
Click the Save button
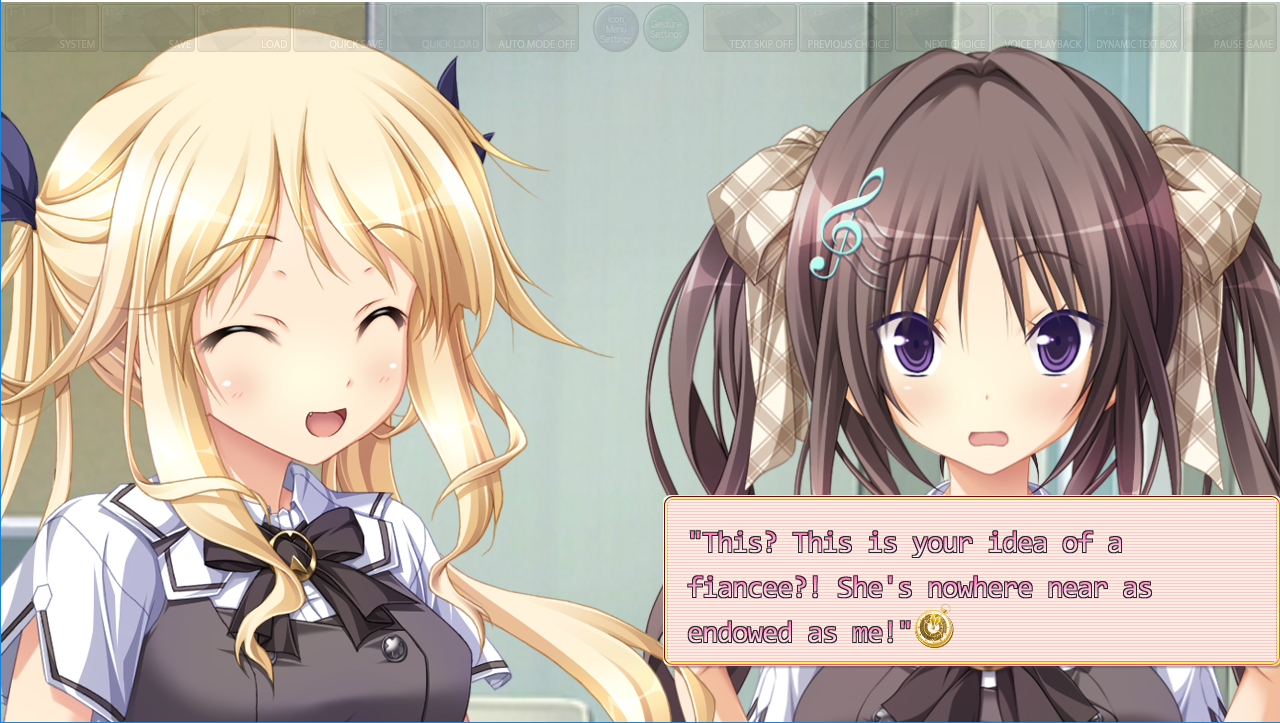point(148,28)
